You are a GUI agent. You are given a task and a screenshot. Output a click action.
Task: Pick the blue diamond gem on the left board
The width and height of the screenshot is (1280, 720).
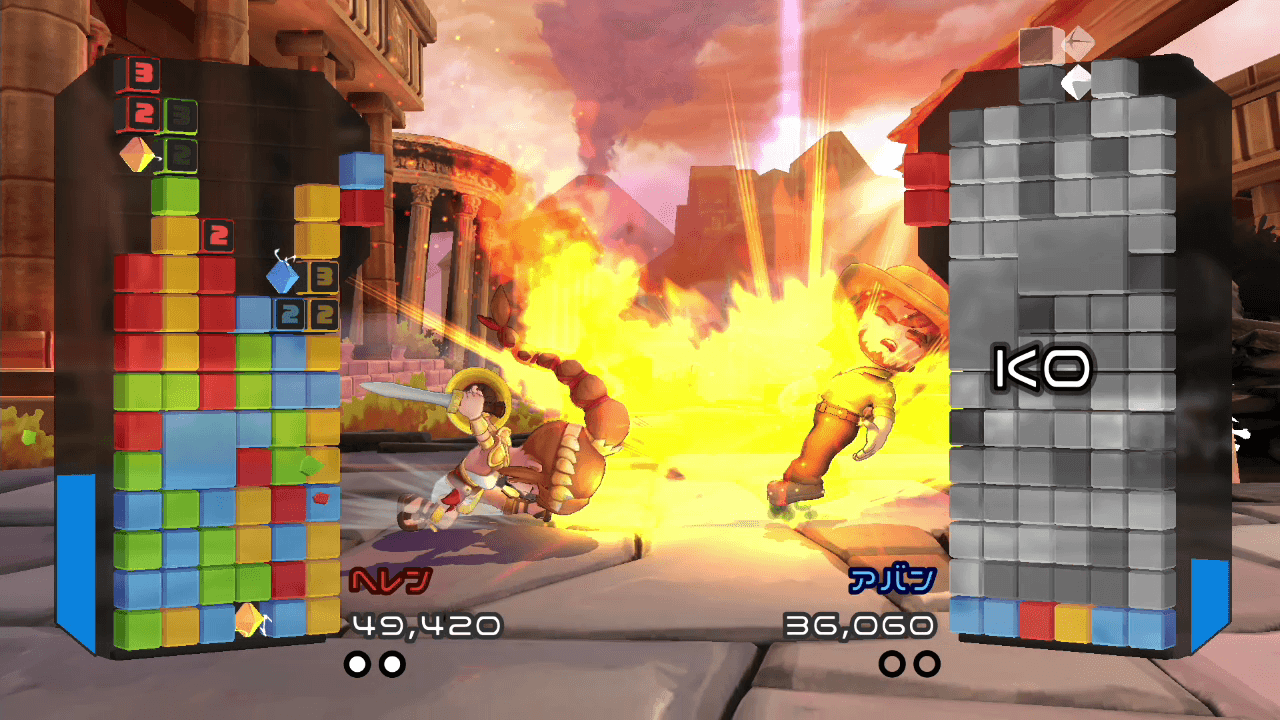[x=284, y=274]
